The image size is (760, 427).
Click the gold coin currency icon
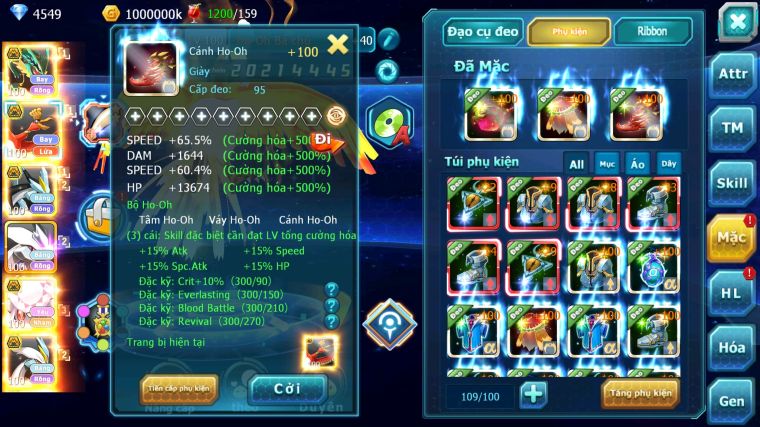click(111, 14)
